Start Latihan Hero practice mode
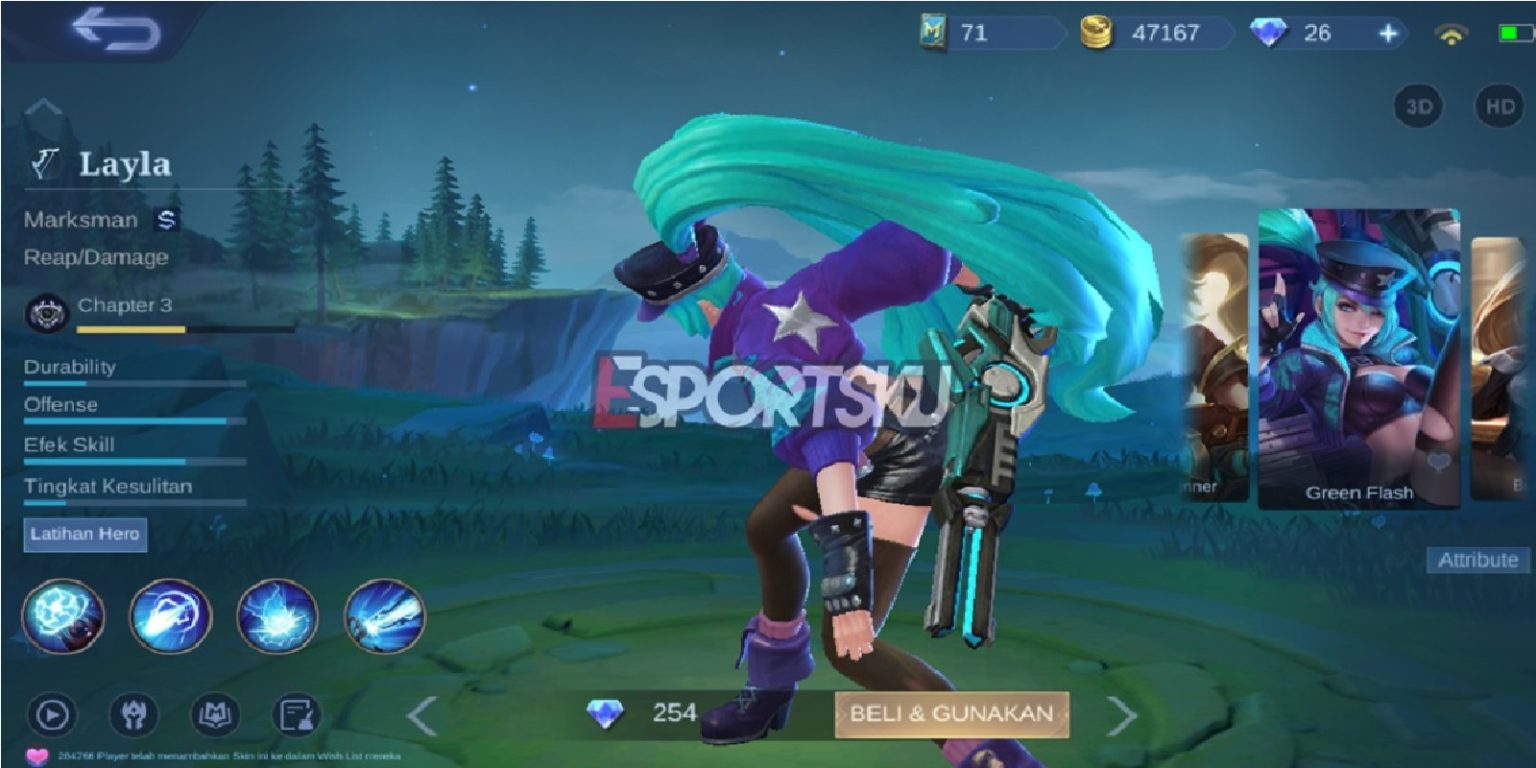The height and width of the screenshot is (768, 1536). pyautogui.click(x=85, y=535)
